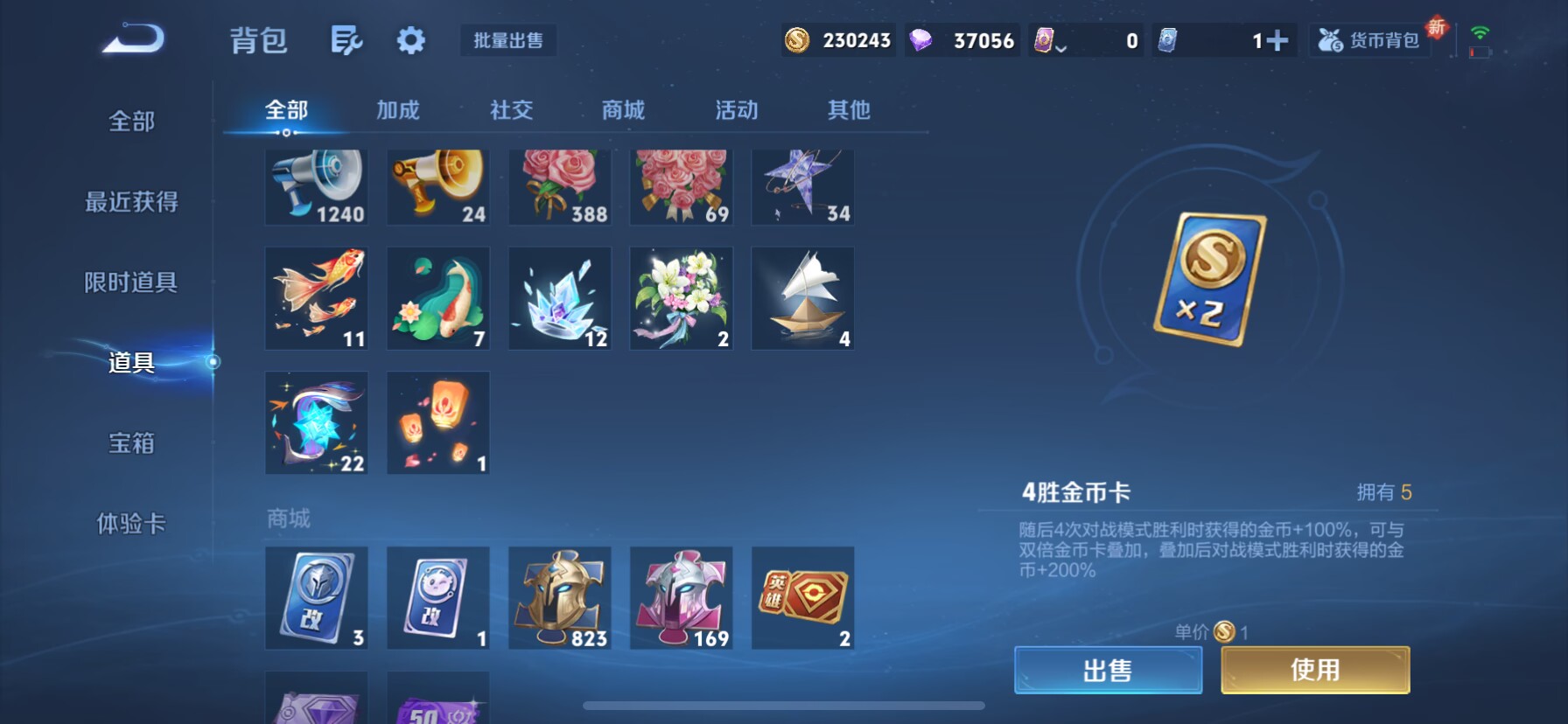Screen dimensions: 1568x724
Task: Select 宝箱 in the left sidebar
Action: [131, 444]
